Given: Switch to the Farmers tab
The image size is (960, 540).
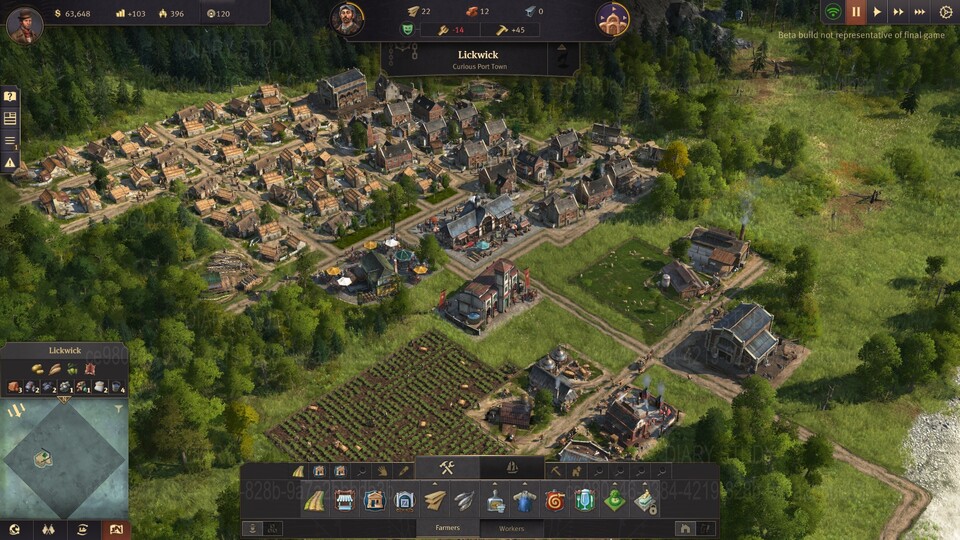Looking at the screenshot, I should click(447, 528).
